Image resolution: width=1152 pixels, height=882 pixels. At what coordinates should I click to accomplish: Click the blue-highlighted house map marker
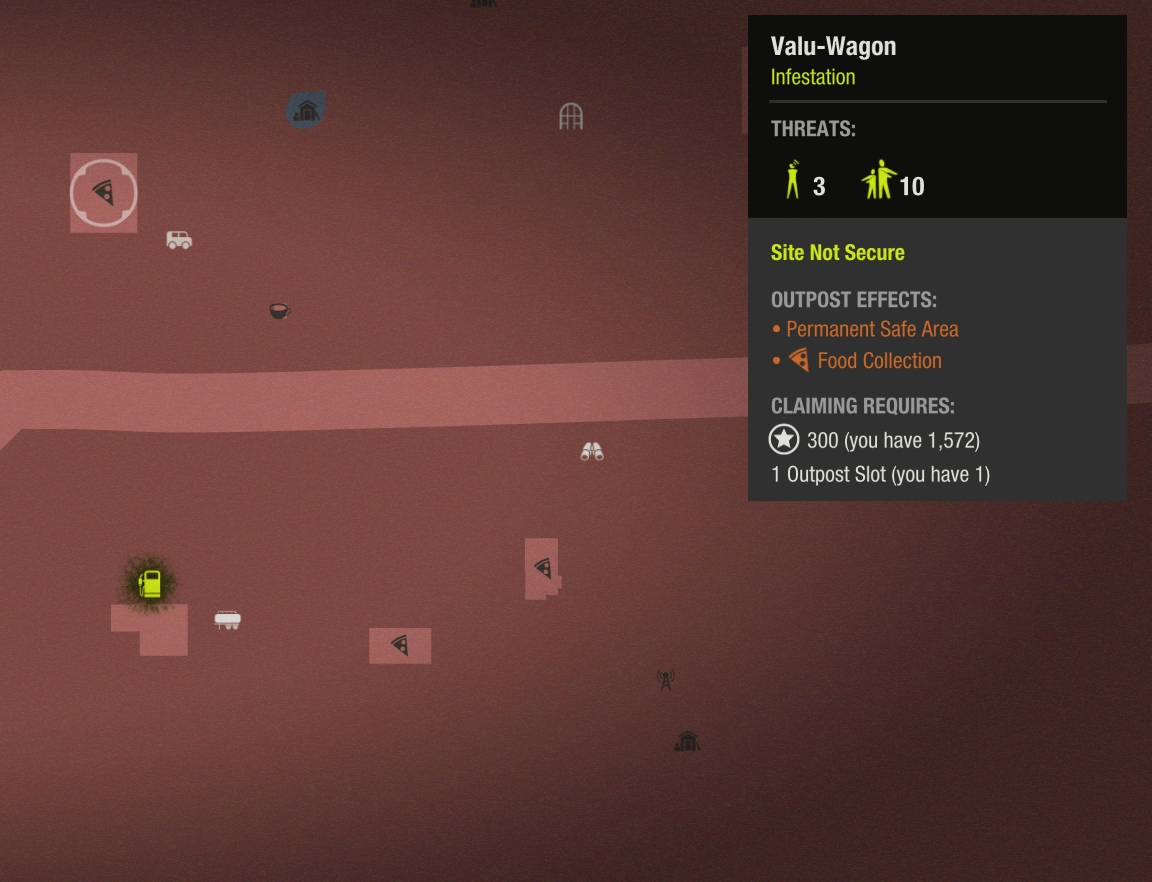click(306, 110)
